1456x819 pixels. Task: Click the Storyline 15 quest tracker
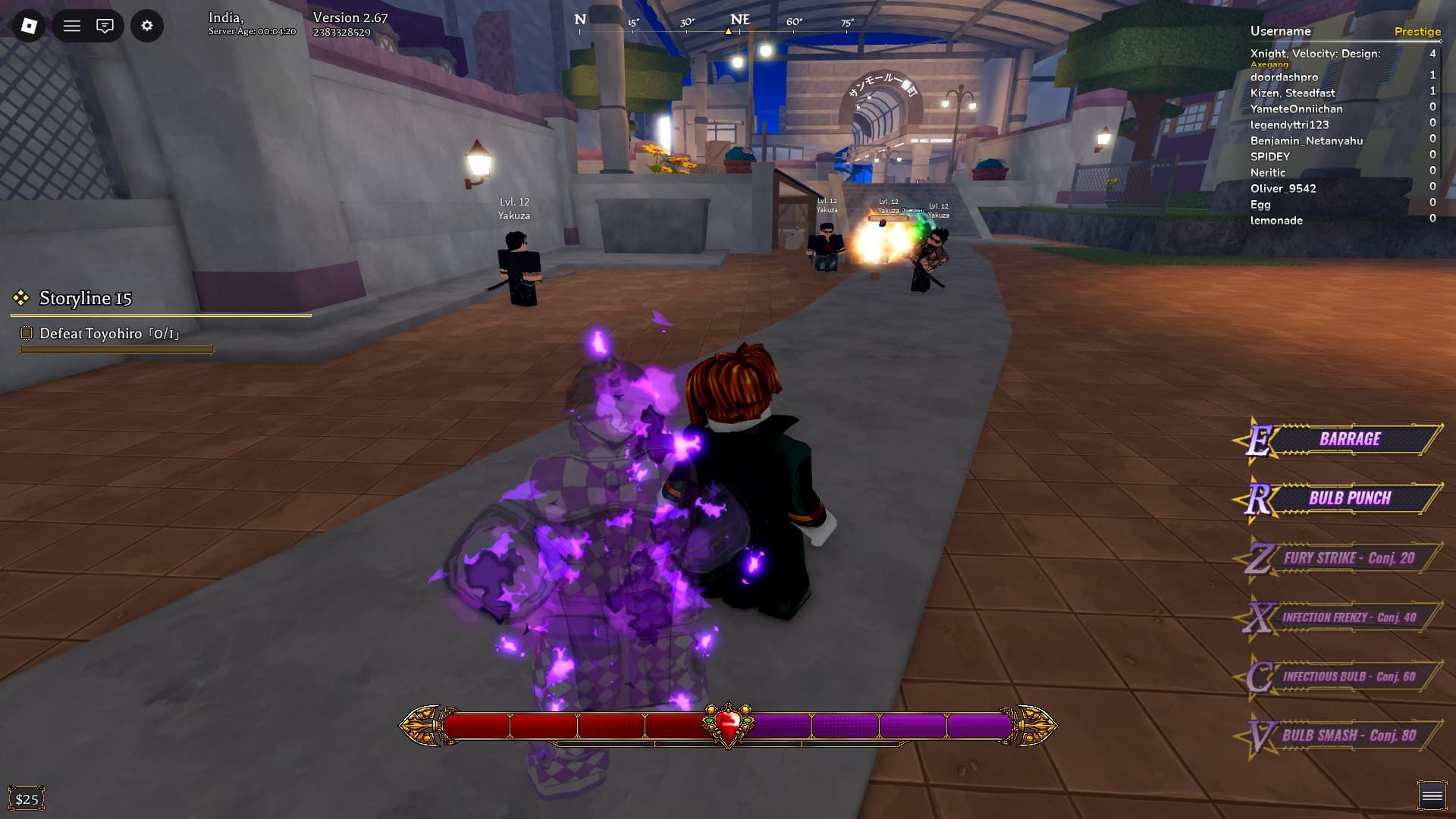[86, 299]
